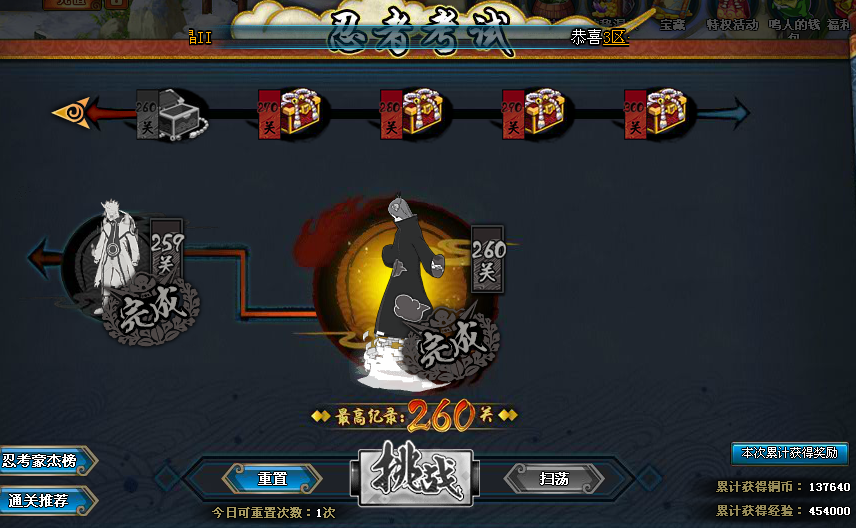Claim the stage 290 treasure chest
The width and height of the screenshot is (856, 528).
coord(542,114)
